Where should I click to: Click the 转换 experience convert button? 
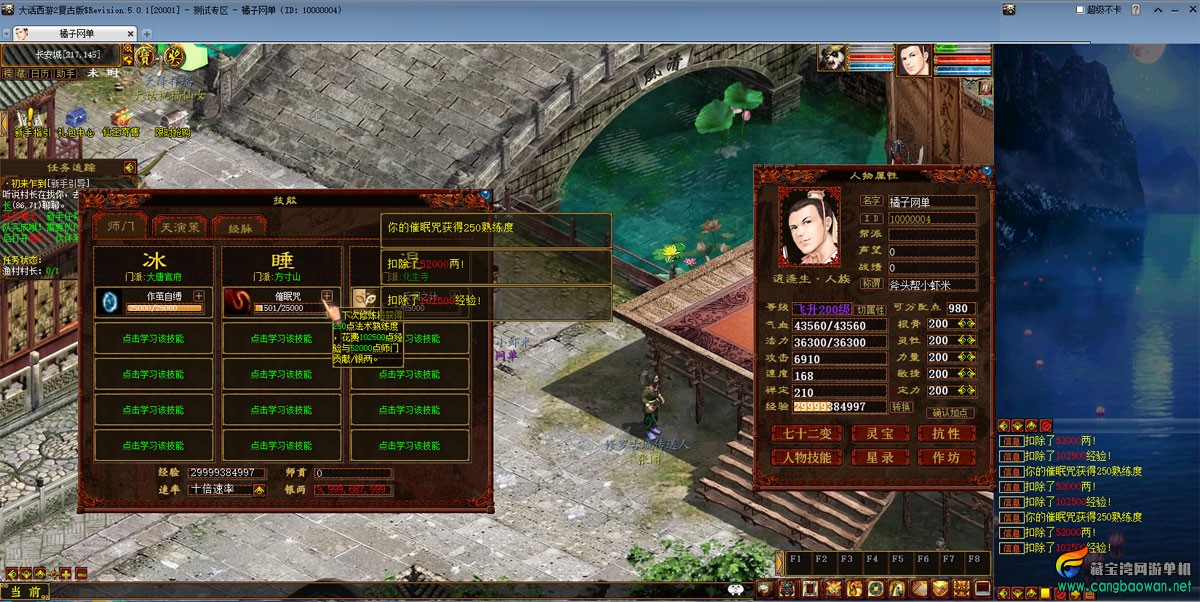(x=901, y=407)
